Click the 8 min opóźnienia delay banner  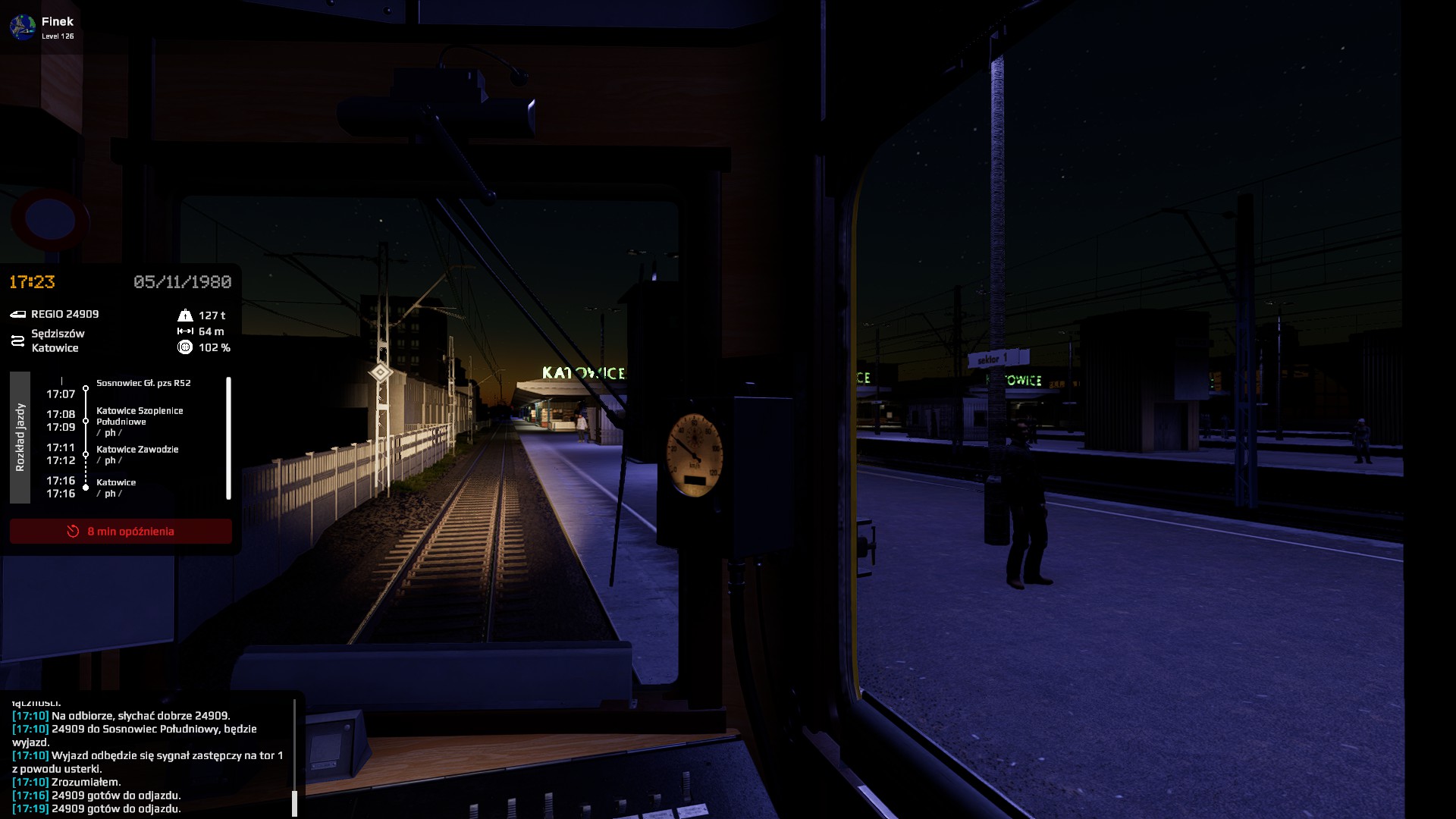tap(121, 532)
